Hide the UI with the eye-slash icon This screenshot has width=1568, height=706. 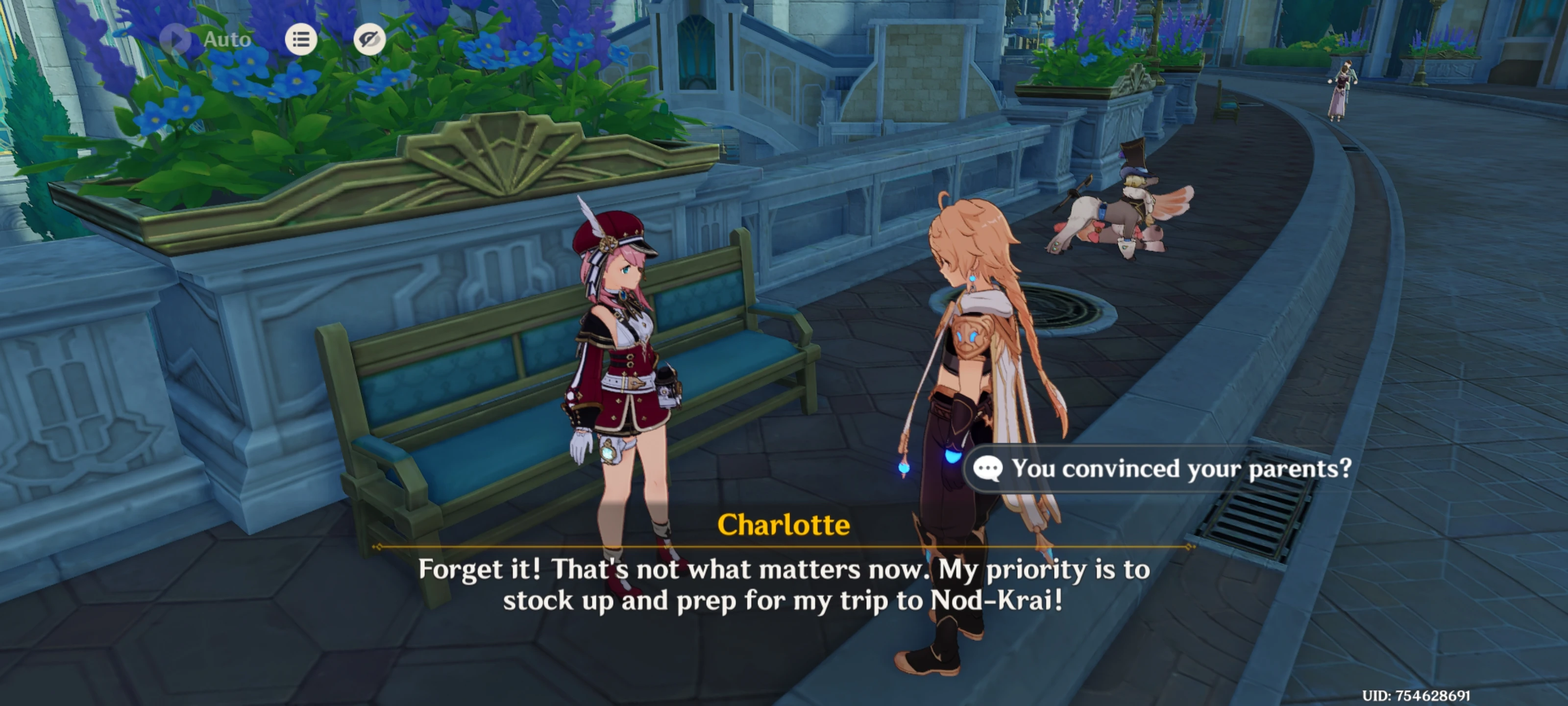[369, 39]
